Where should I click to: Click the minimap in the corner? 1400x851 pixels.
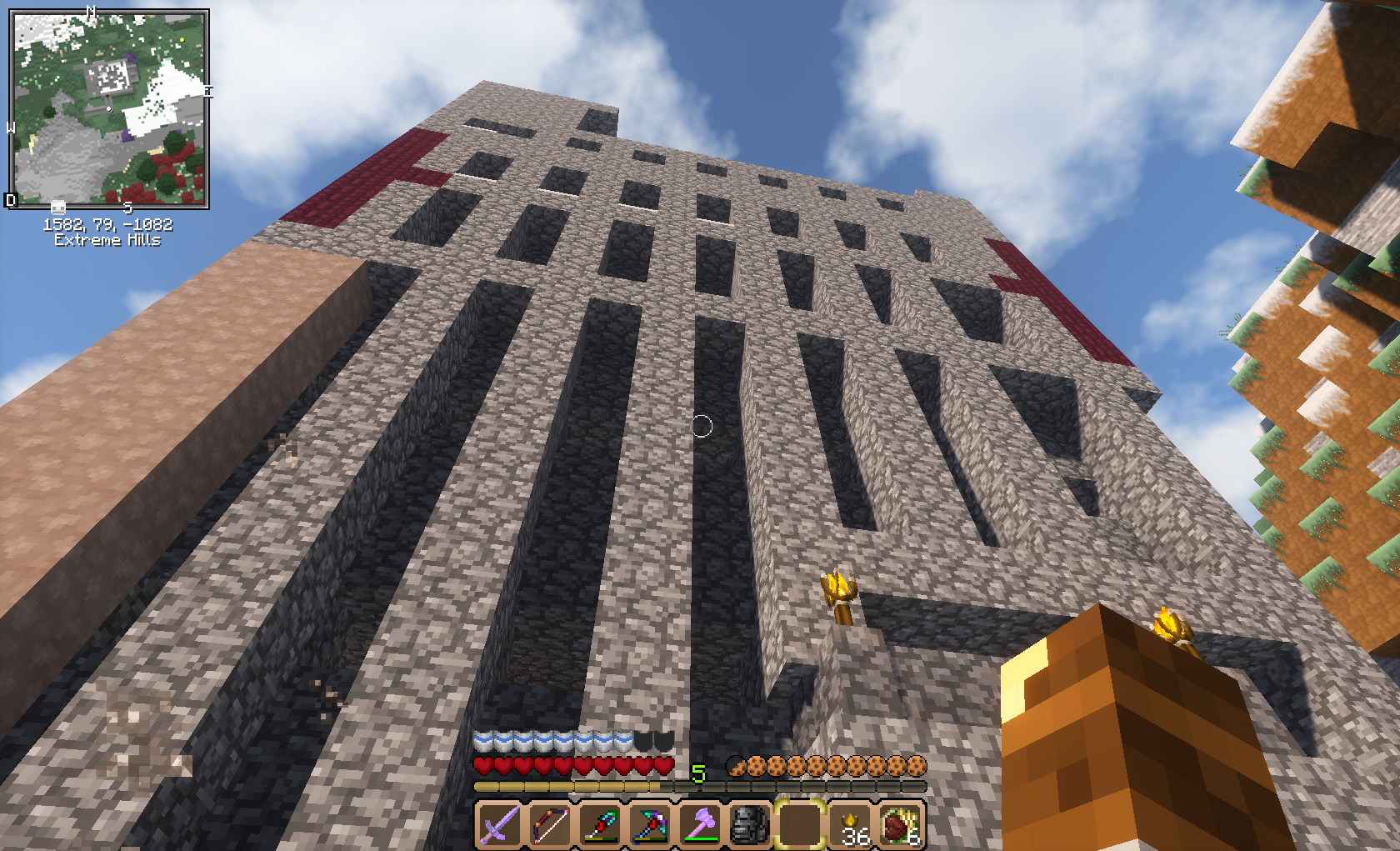[x=109, y=108]
